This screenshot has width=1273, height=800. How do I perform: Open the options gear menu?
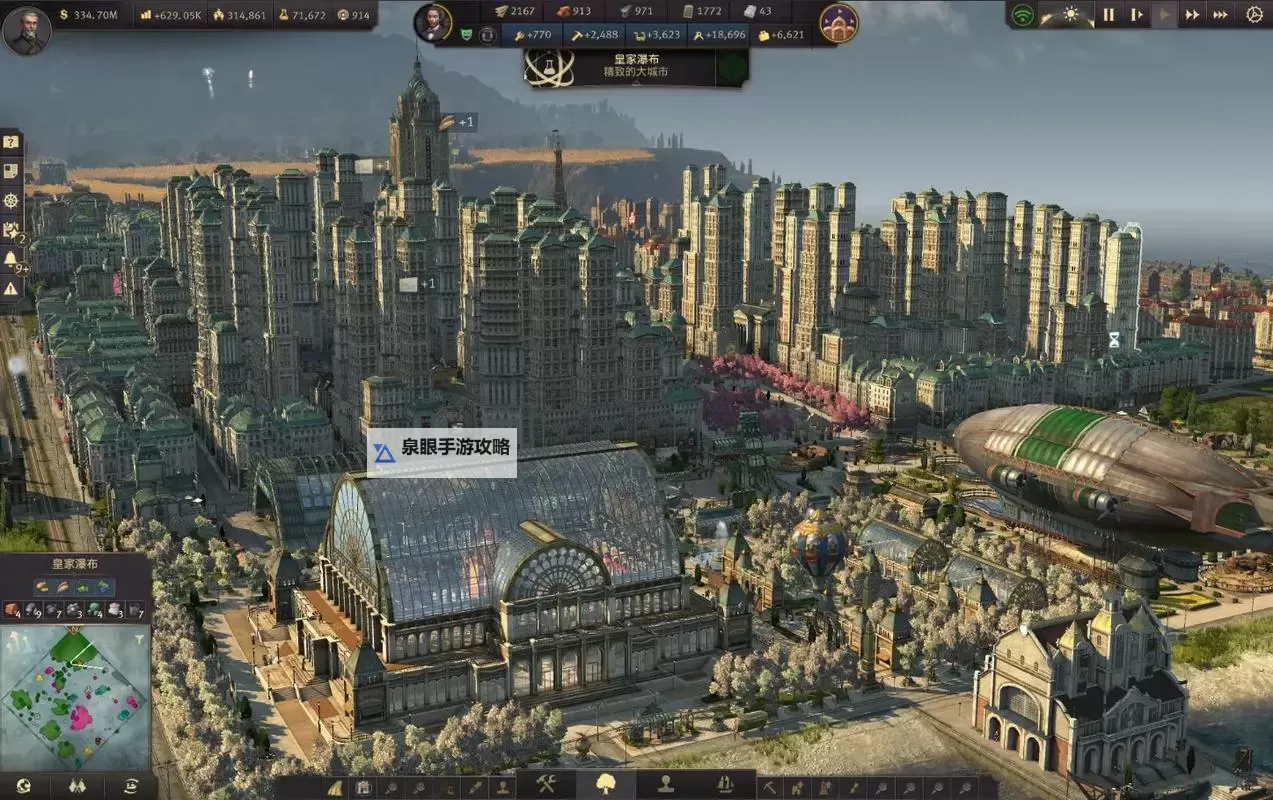pos(1254,15)
